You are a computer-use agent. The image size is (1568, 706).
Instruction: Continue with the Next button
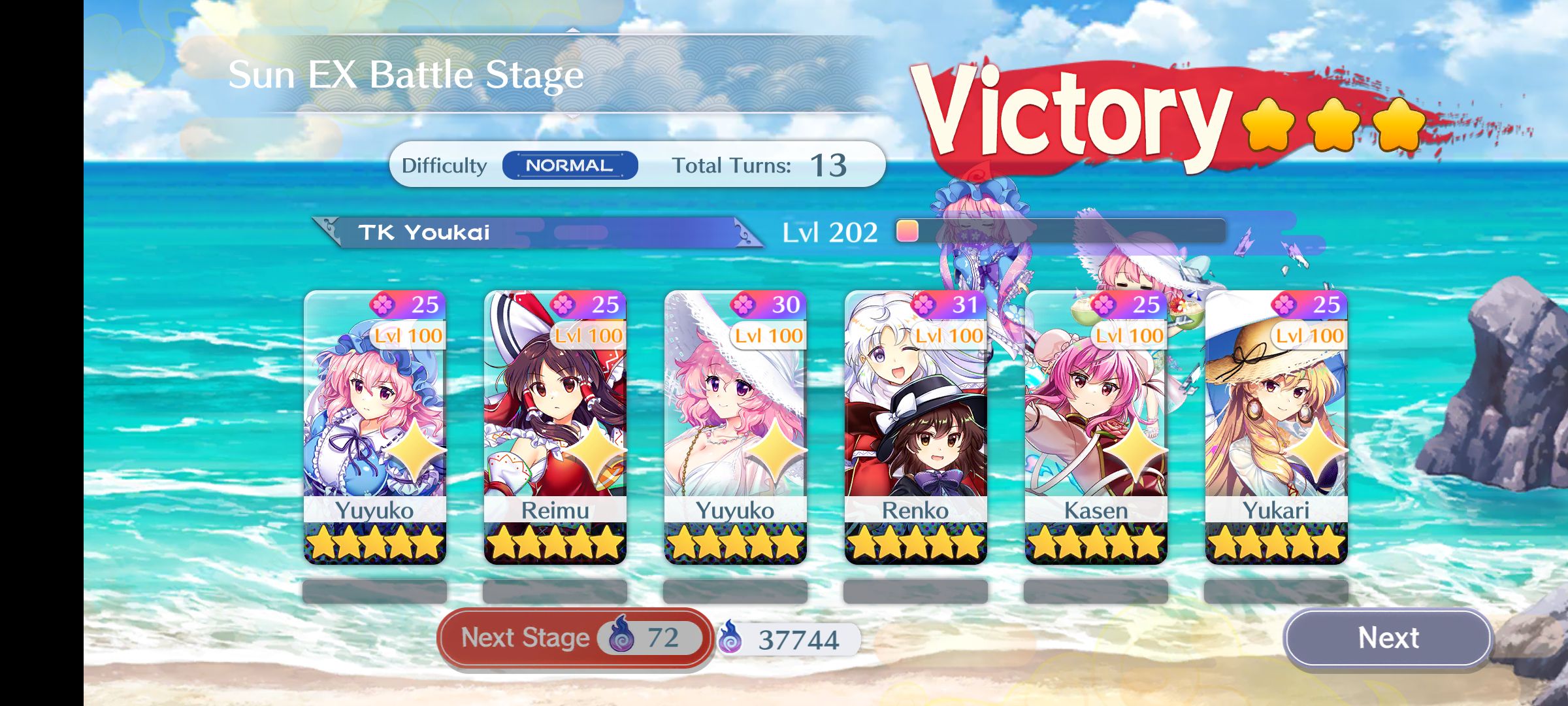pyautogui.click(x=1388, y=637)
